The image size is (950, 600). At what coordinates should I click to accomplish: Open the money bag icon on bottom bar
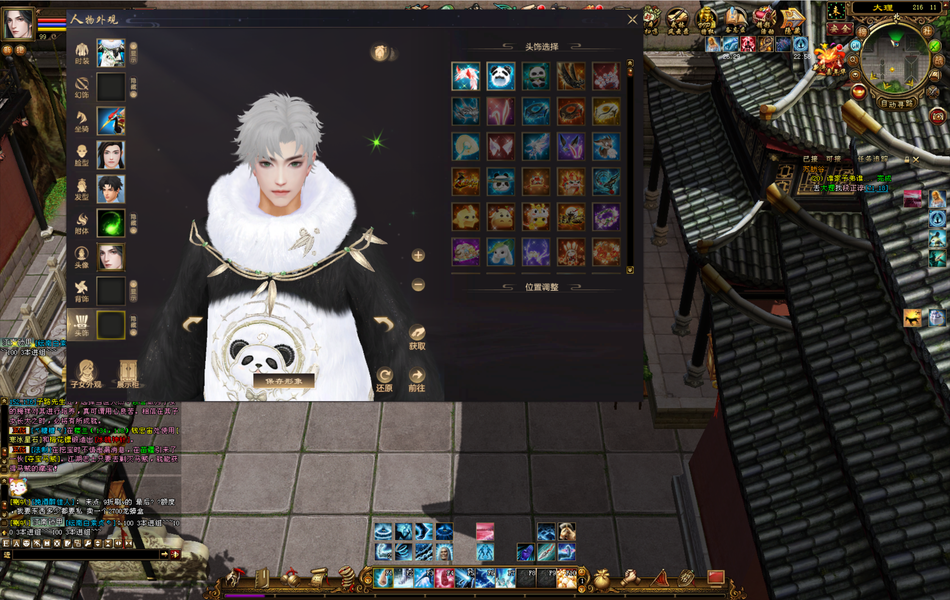(x=602, y=578)
